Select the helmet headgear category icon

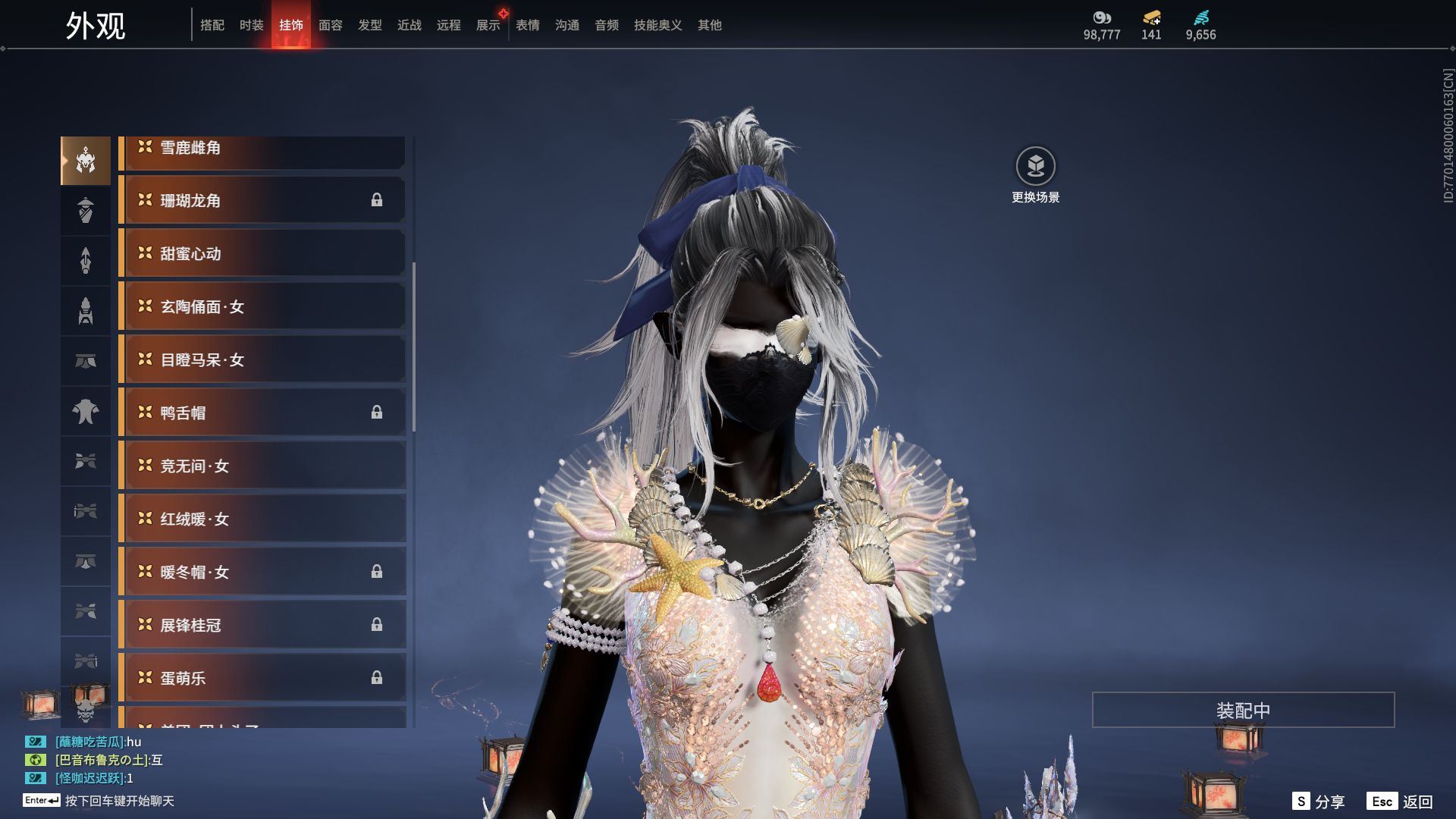pyautogui.click(x=86, y=161)
